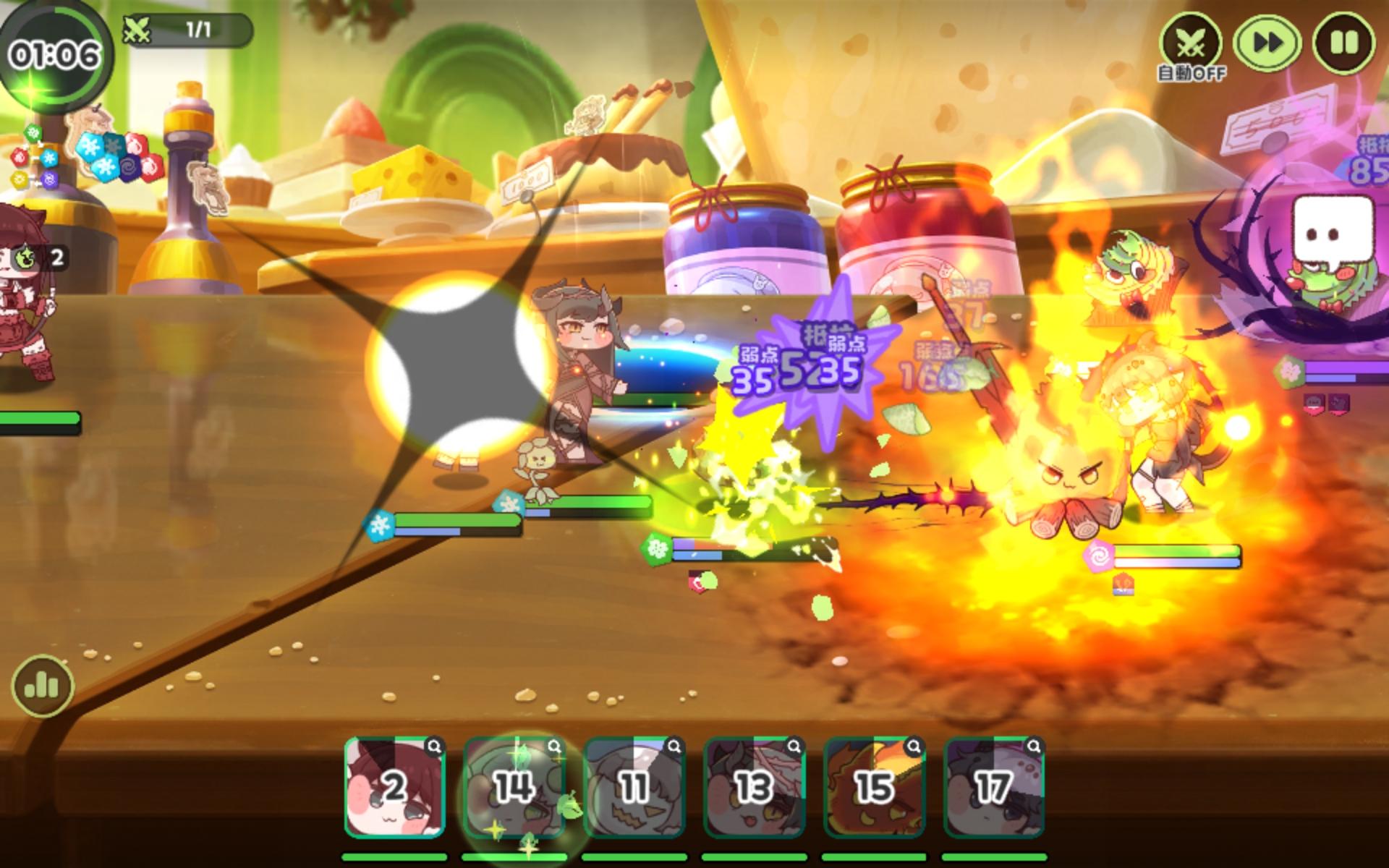Inspect the cooldown-2 card's magnifier icon
1389x868 pixels.
click(x=434, y=747)
